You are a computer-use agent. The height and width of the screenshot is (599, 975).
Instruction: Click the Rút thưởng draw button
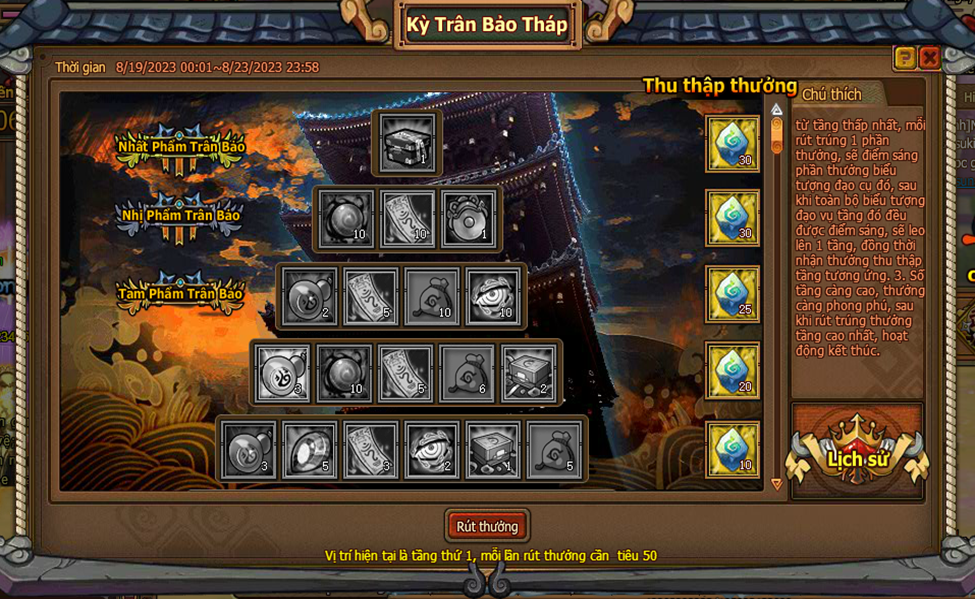pos(487,526)
